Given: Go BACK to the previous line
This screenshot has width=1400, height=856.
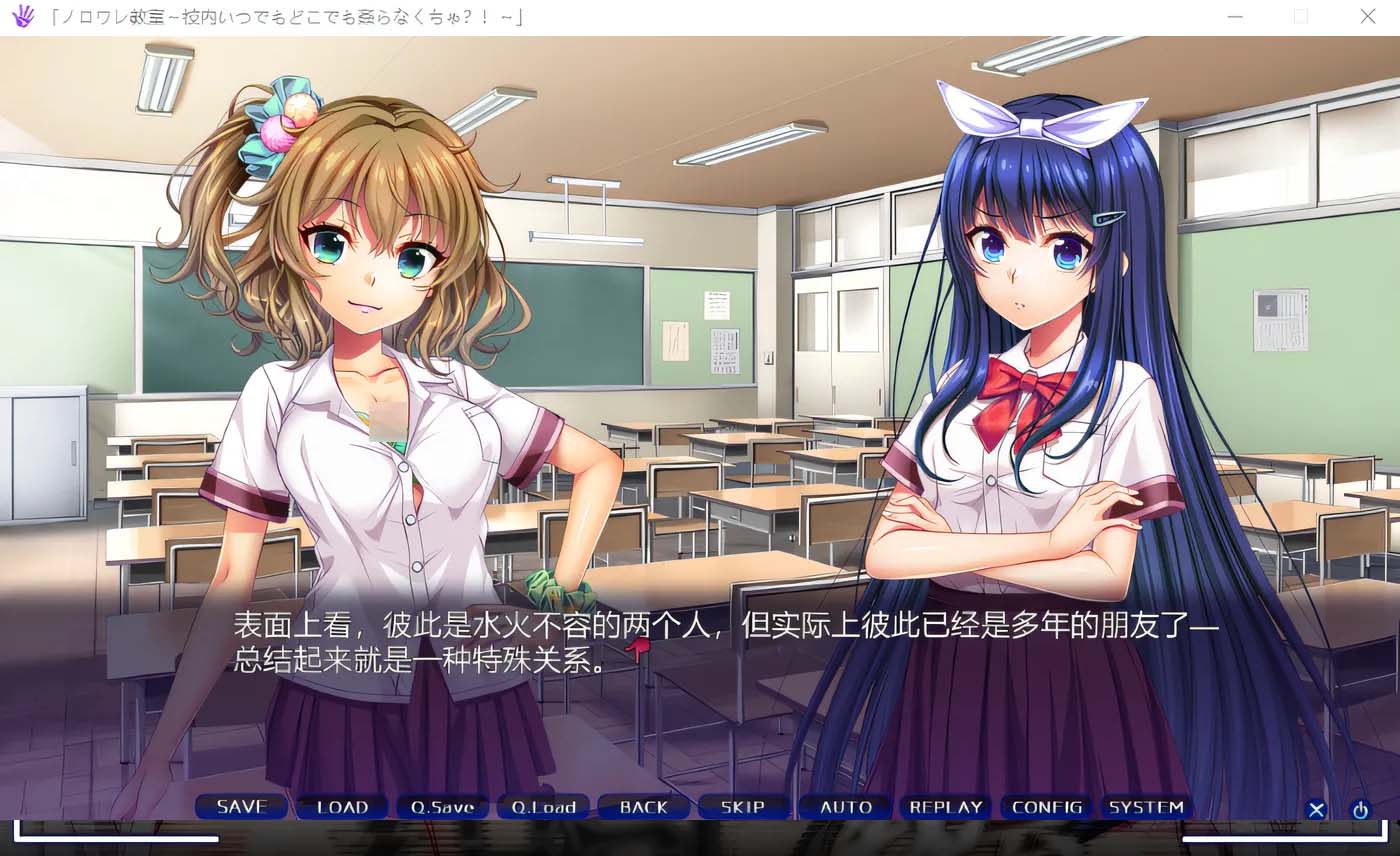Looking at the screenshot, I should pyautogui.click(x=644, y=807).
